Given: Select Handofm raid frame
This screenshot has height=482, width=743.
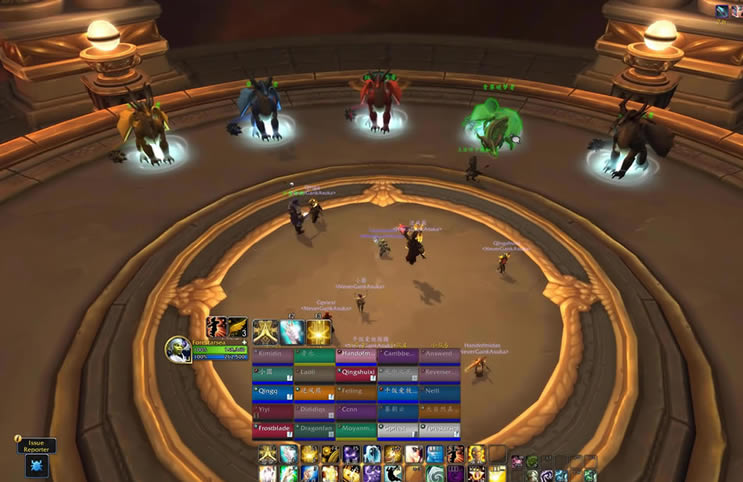Looking at the screenshot, I should [357, 354].
